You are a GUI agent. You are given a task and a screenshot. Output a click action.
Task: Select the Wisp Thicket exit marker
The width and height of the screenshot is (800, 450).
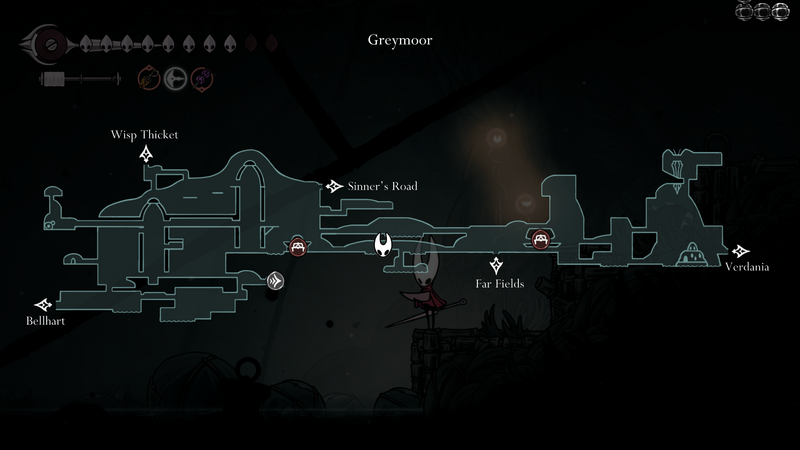click(x=146, y=153)
